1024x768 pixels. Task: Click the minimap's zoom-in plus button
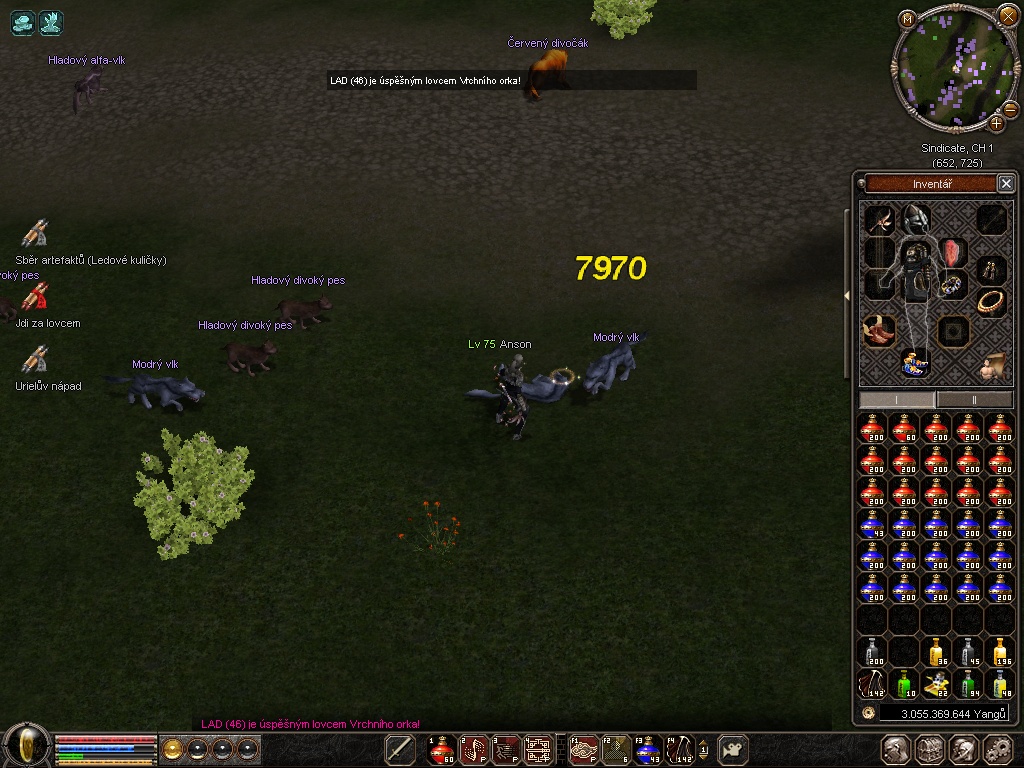[996, 123]
